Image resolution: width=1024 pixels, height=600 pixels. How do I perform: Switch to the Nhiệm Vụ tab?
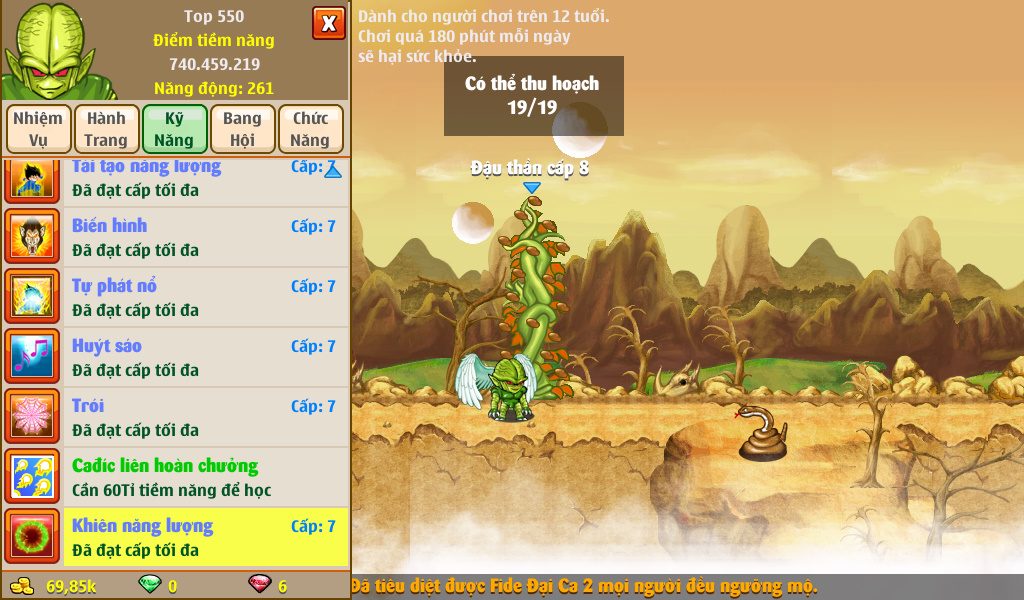(38, 129)
